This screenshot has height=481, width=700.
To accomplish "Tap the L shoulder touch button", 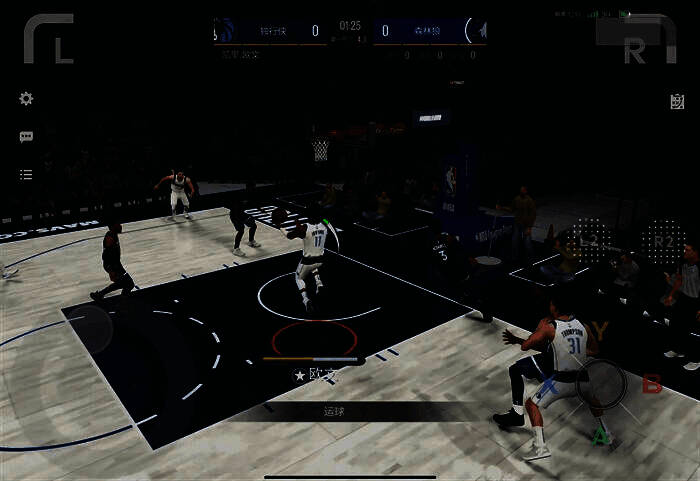I will click(50, 39).
